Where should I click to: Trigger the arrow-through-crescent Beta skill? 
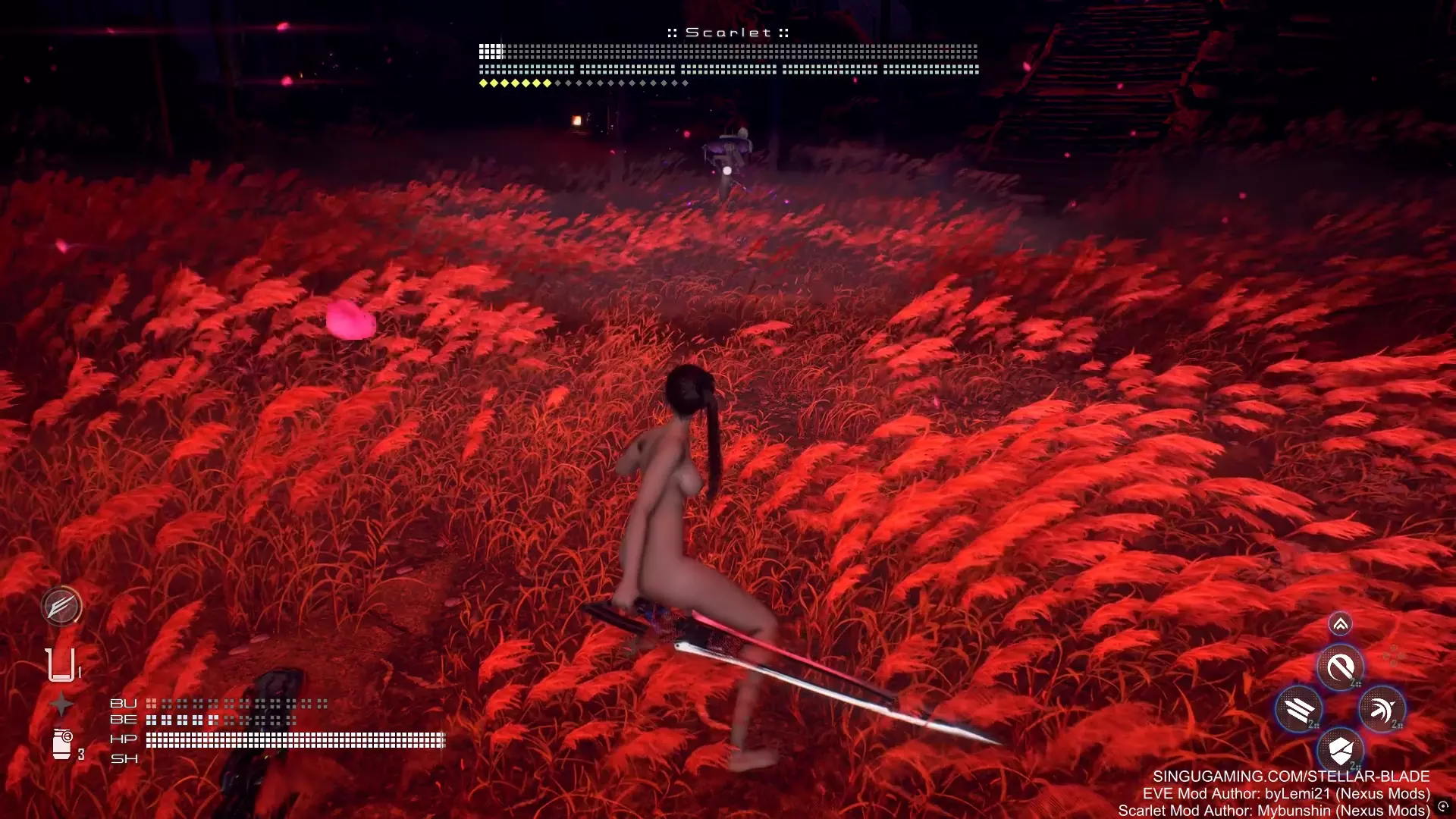(1382, 710)
